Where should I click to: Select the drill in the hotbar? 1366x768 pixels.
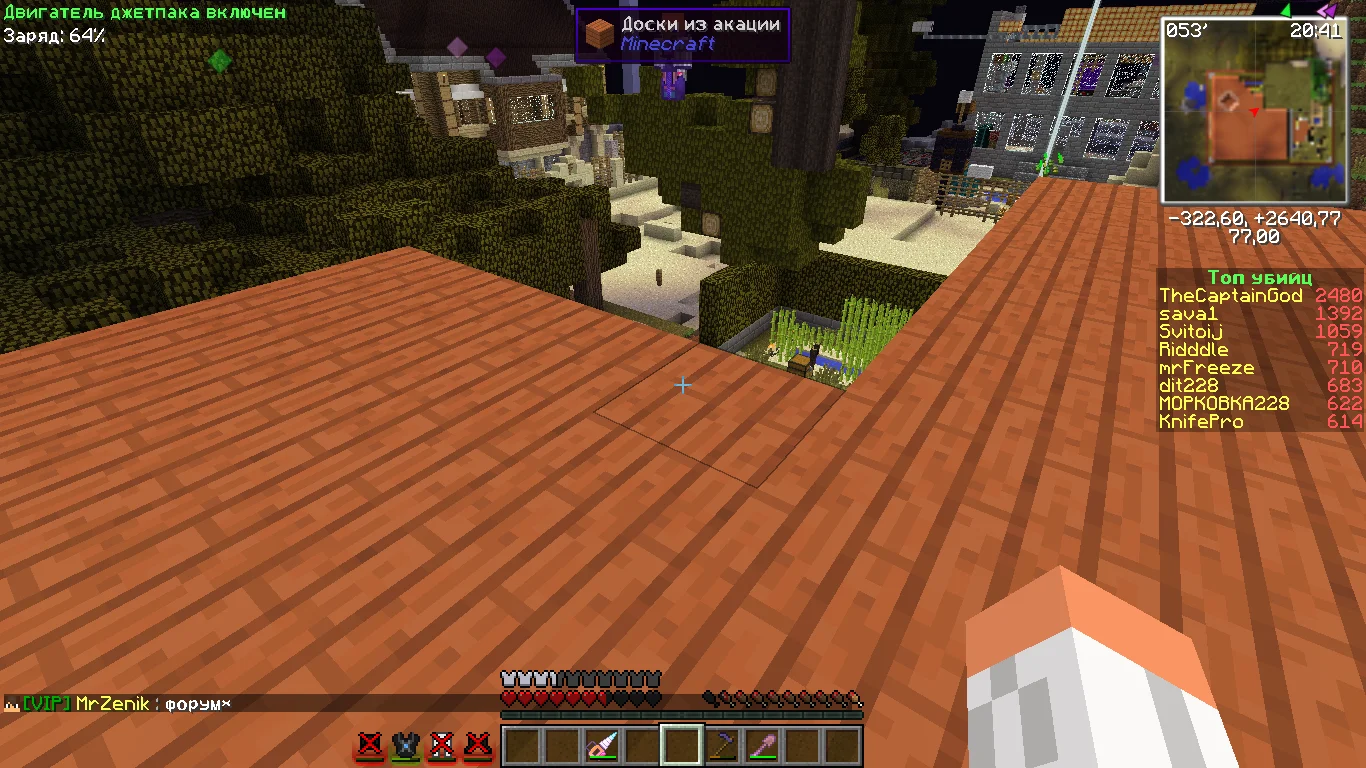point(602,746)
